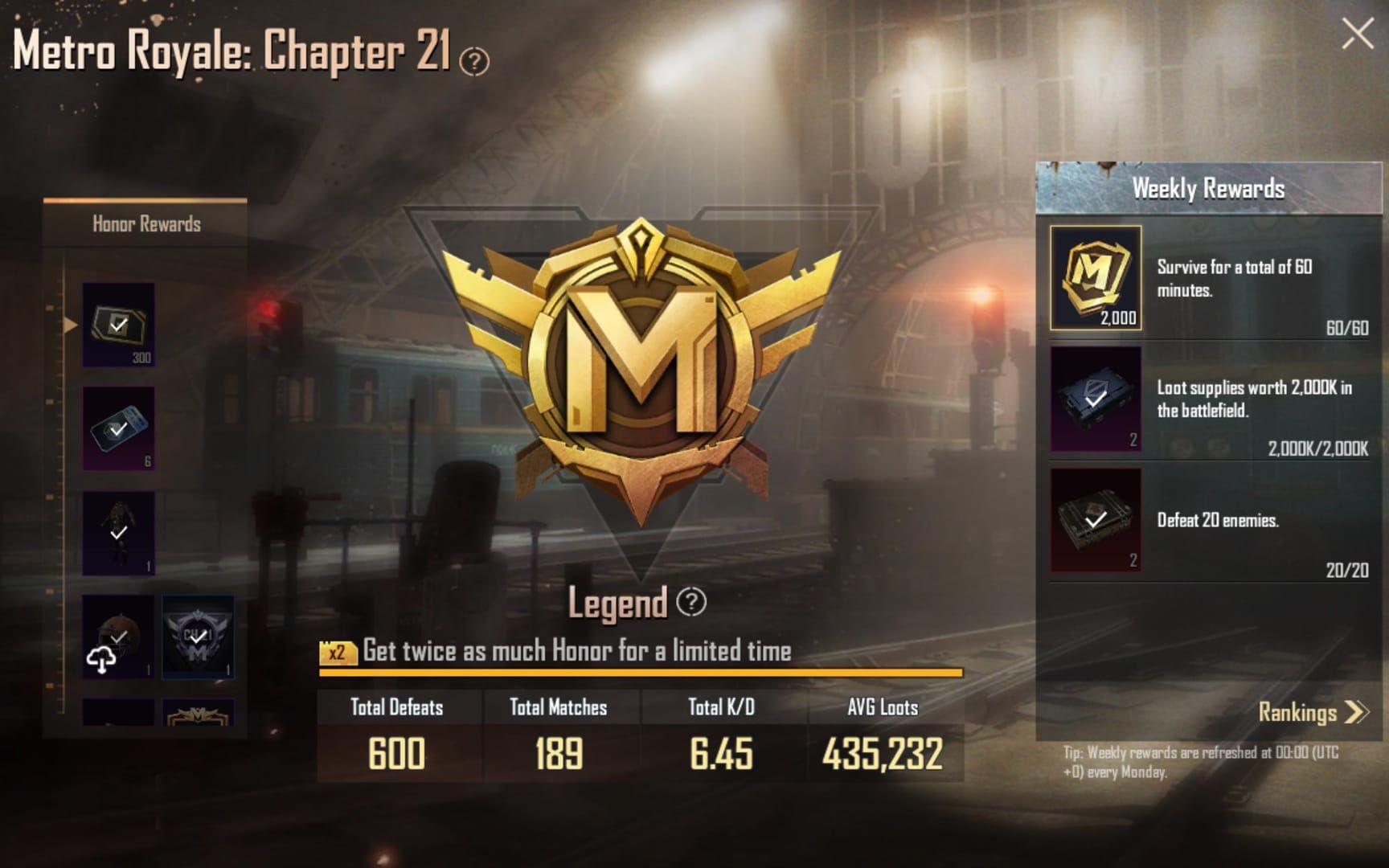This screenshot has width=1389, height=868.
Task: Check the defeat enemies mission checkmark
Action: (1093, 518)
